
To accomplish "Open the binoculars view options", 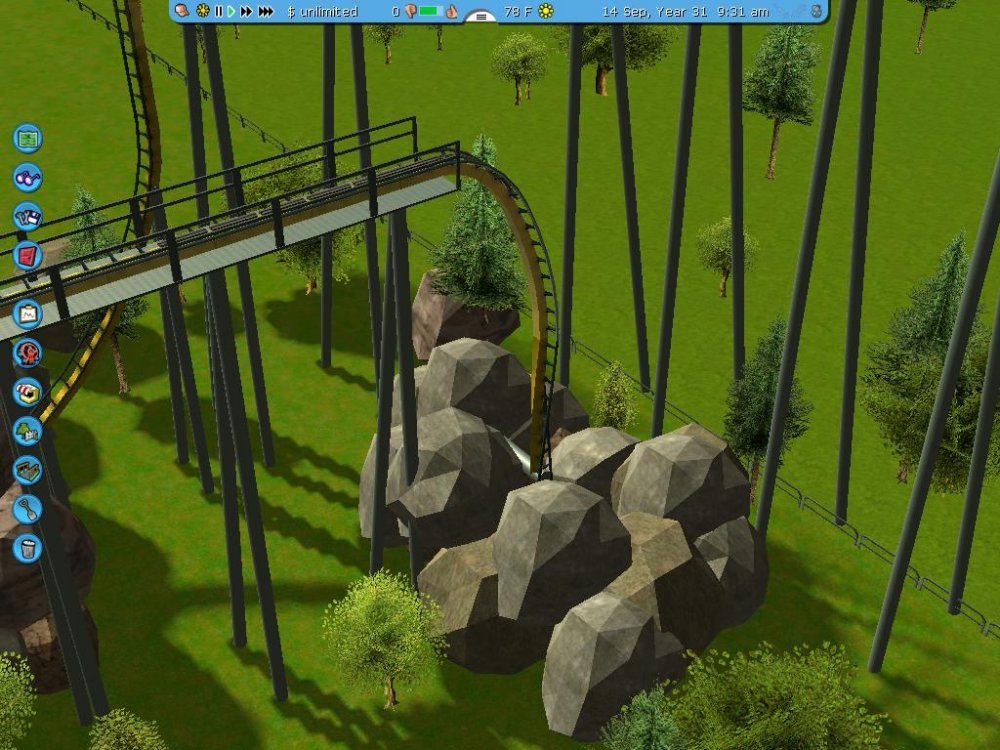I will (x=28, y=177).
